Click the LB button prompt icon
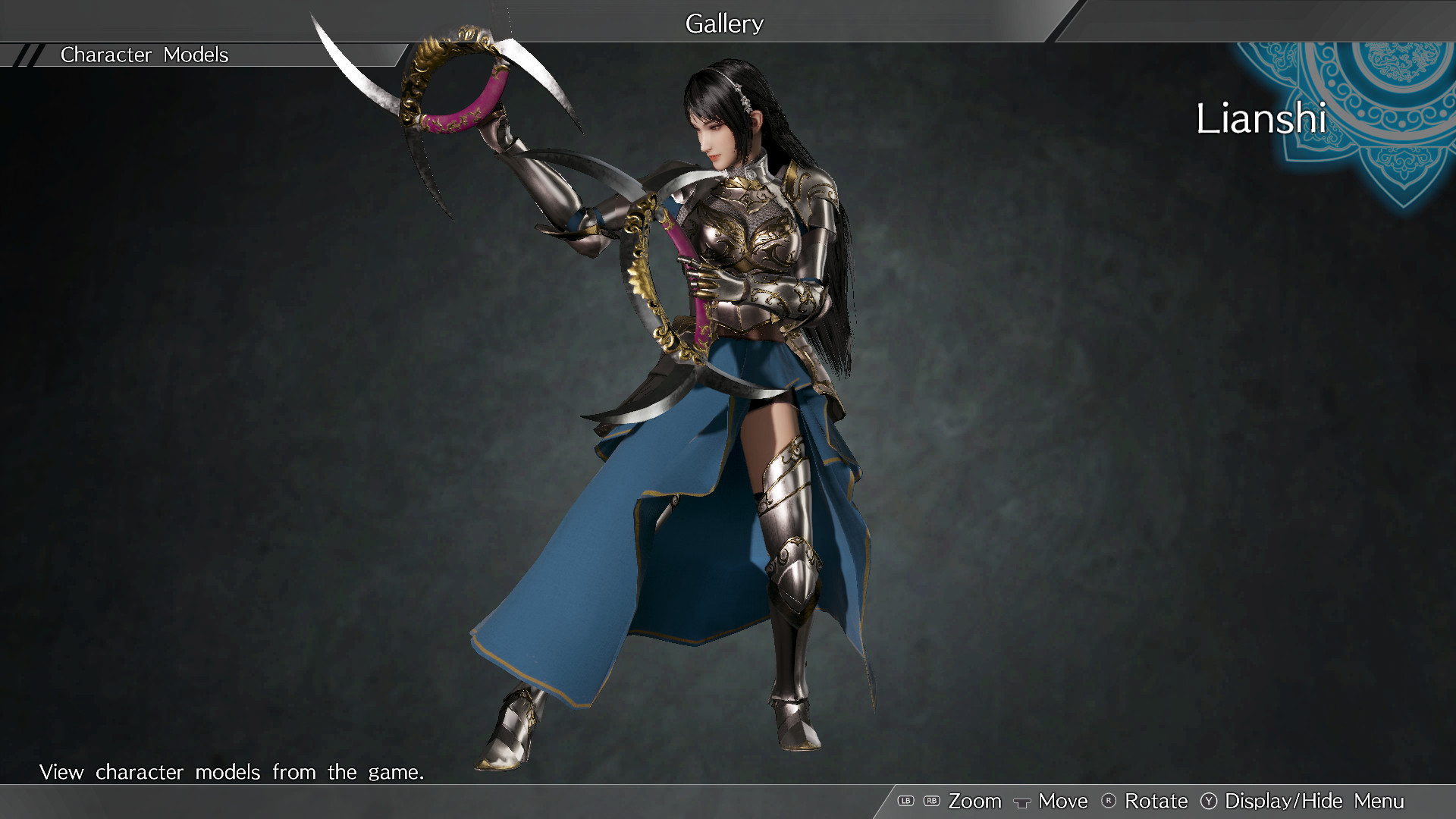 (905, 801)
